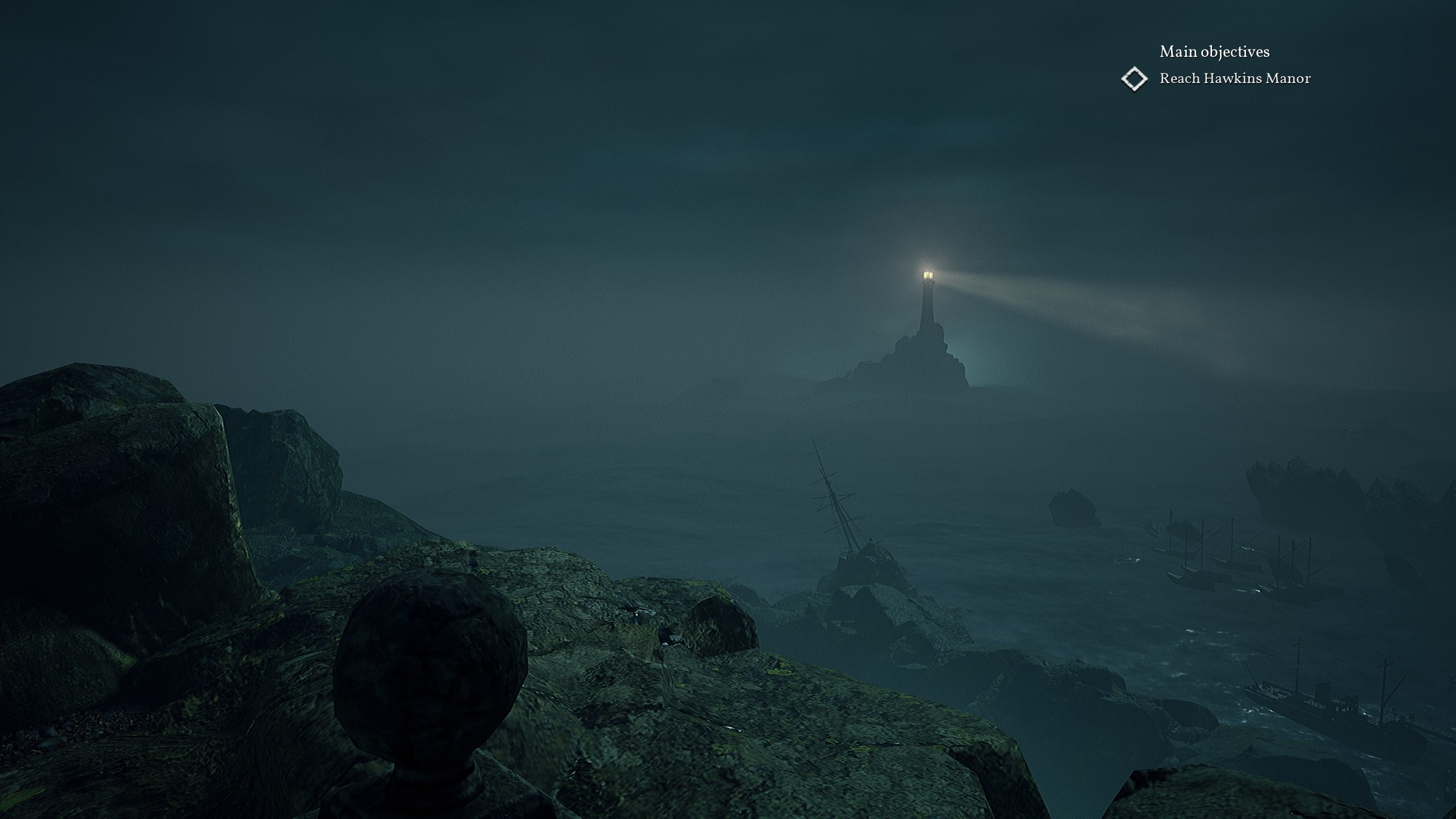
Task: Select the Reach Hawkins Manor objective
Action: [x=1235, y=78]
